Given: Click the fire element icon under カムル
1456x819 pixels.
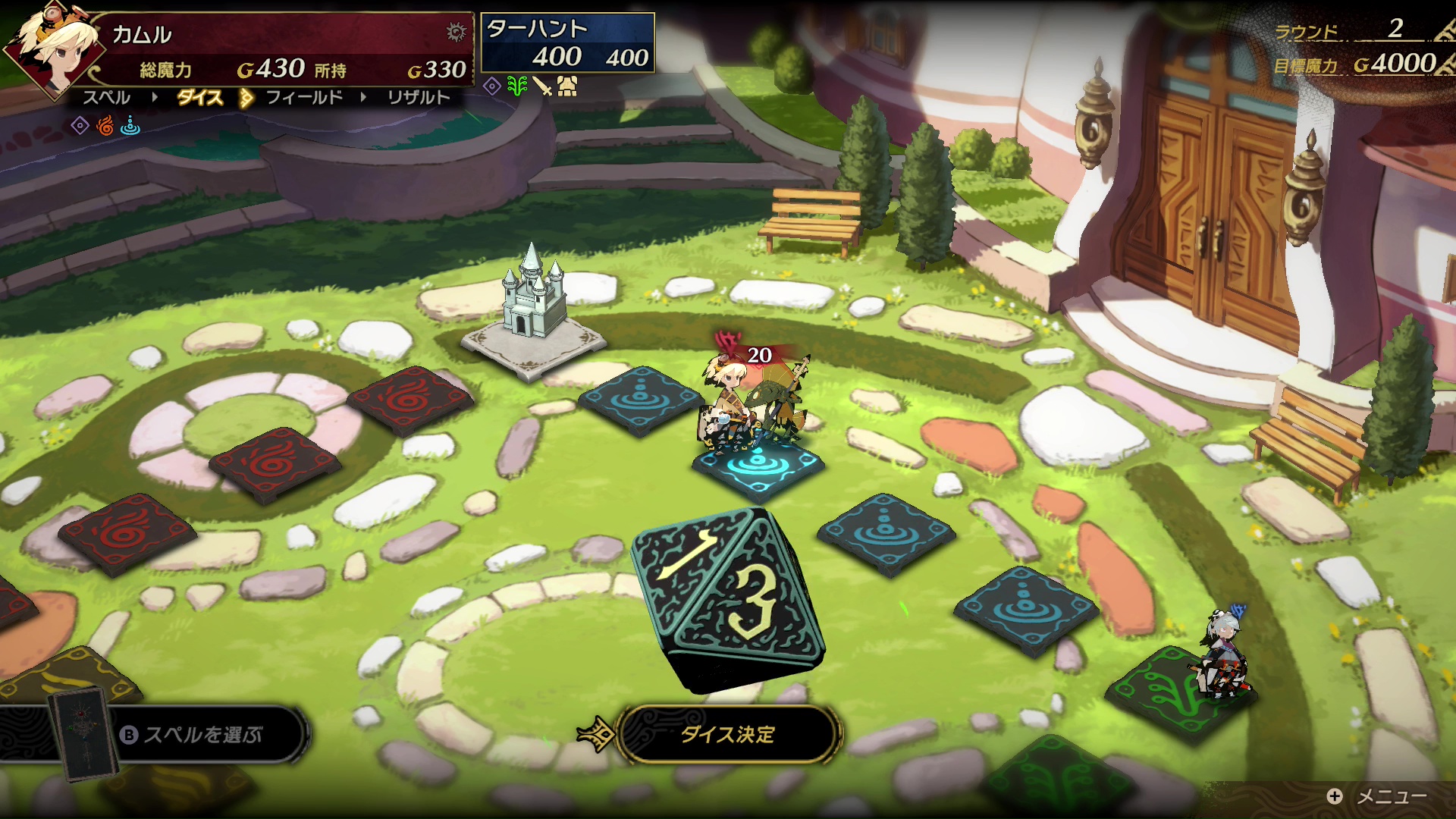Looking at the screenshot, I should pyautogui.click(x=105, y=126).
